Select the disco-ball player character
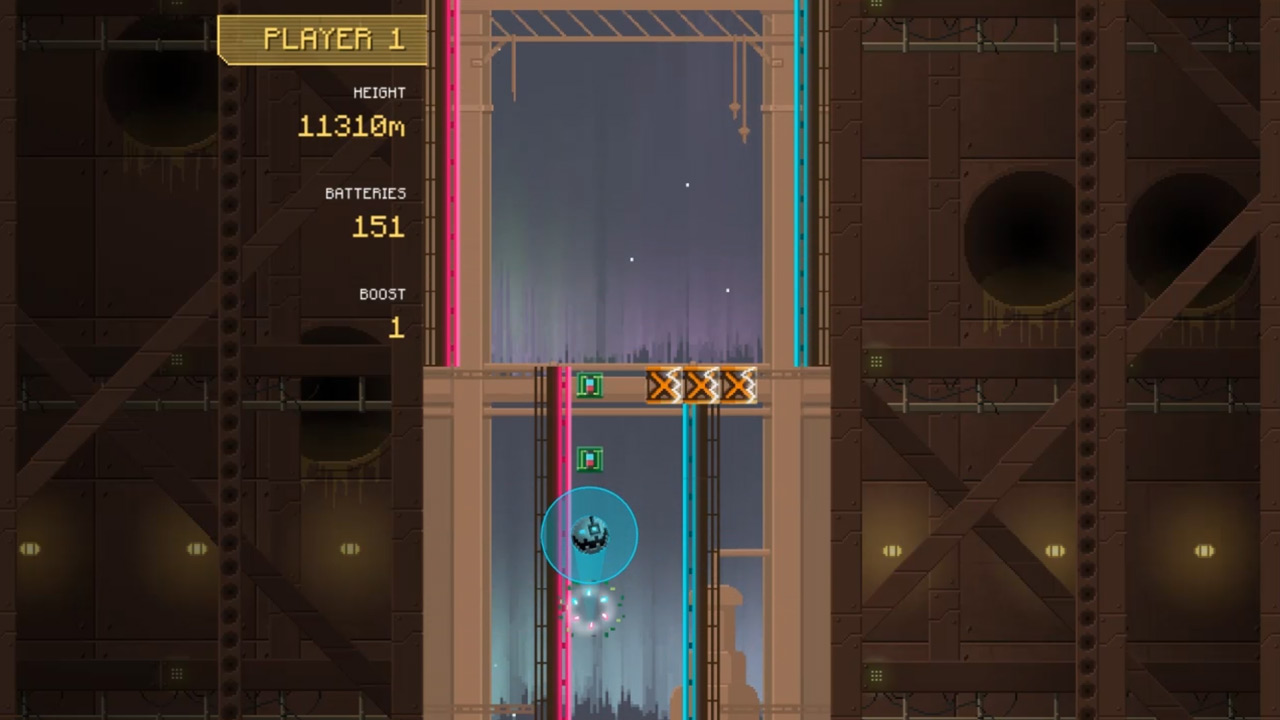 pyautogui.click(x=590, y=533)
